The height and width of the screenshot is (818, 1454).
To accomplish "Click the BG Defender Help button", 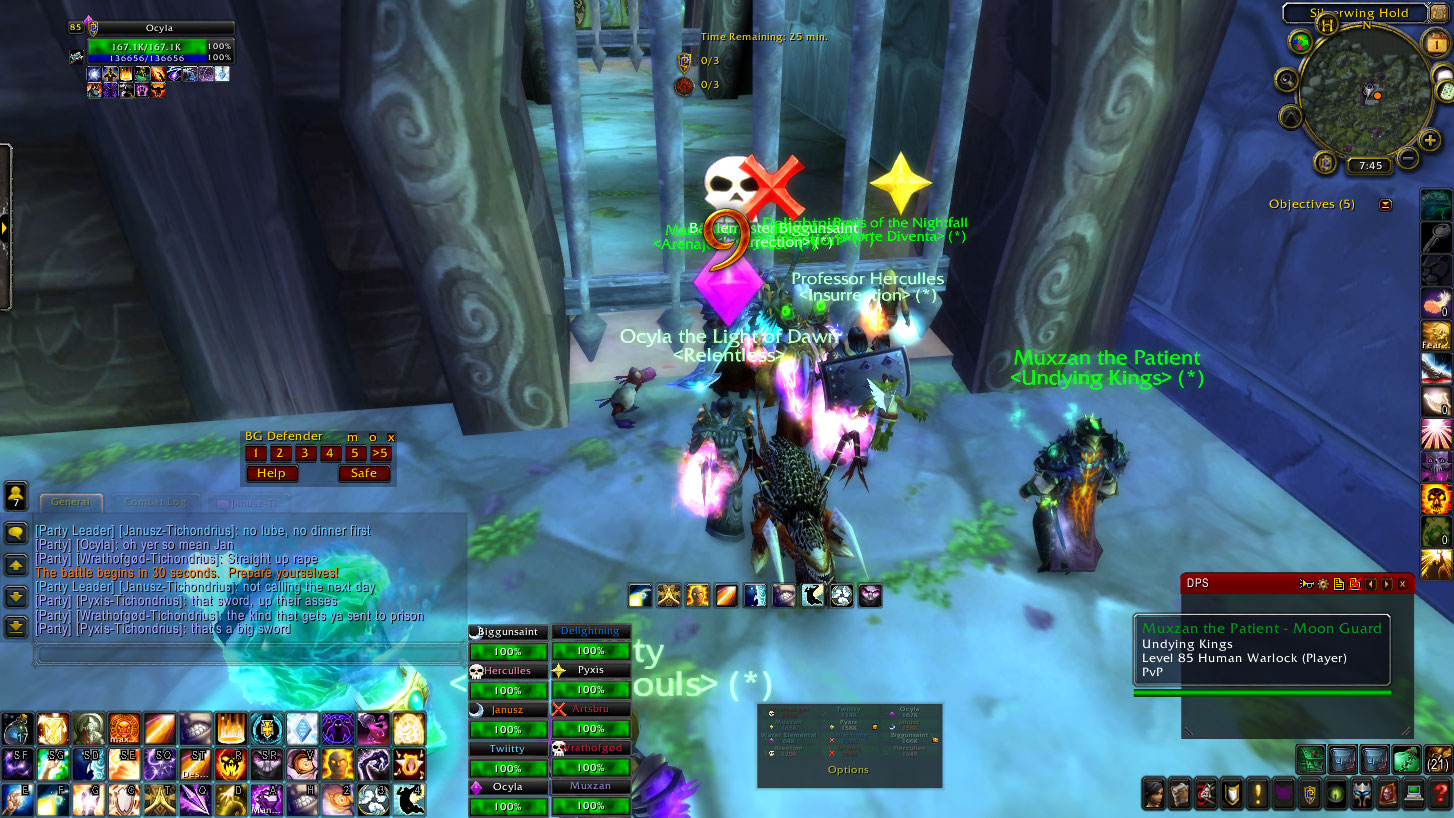I will click(x=271, y=473).
